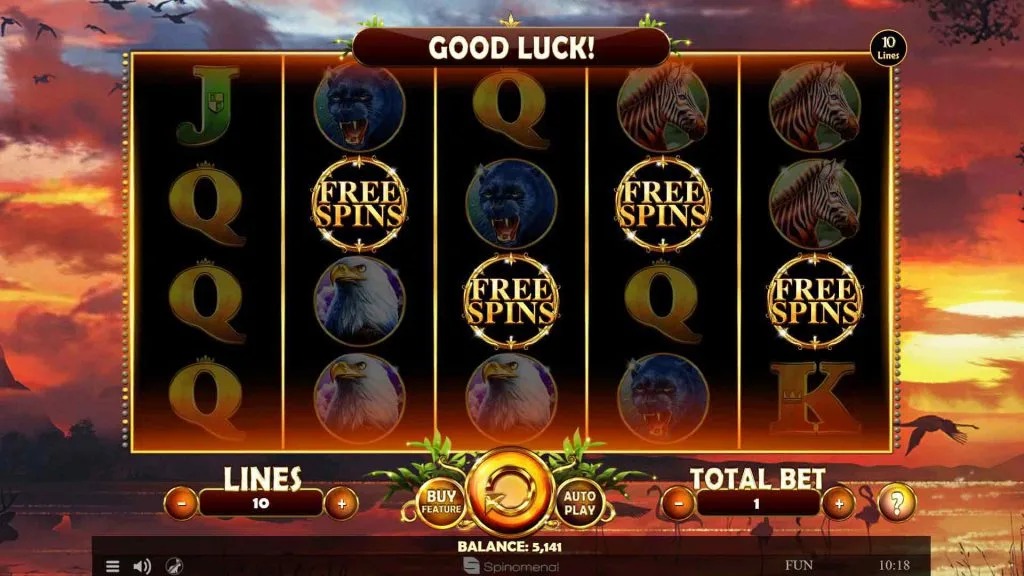Raise the total bet amount

[837, 503]
